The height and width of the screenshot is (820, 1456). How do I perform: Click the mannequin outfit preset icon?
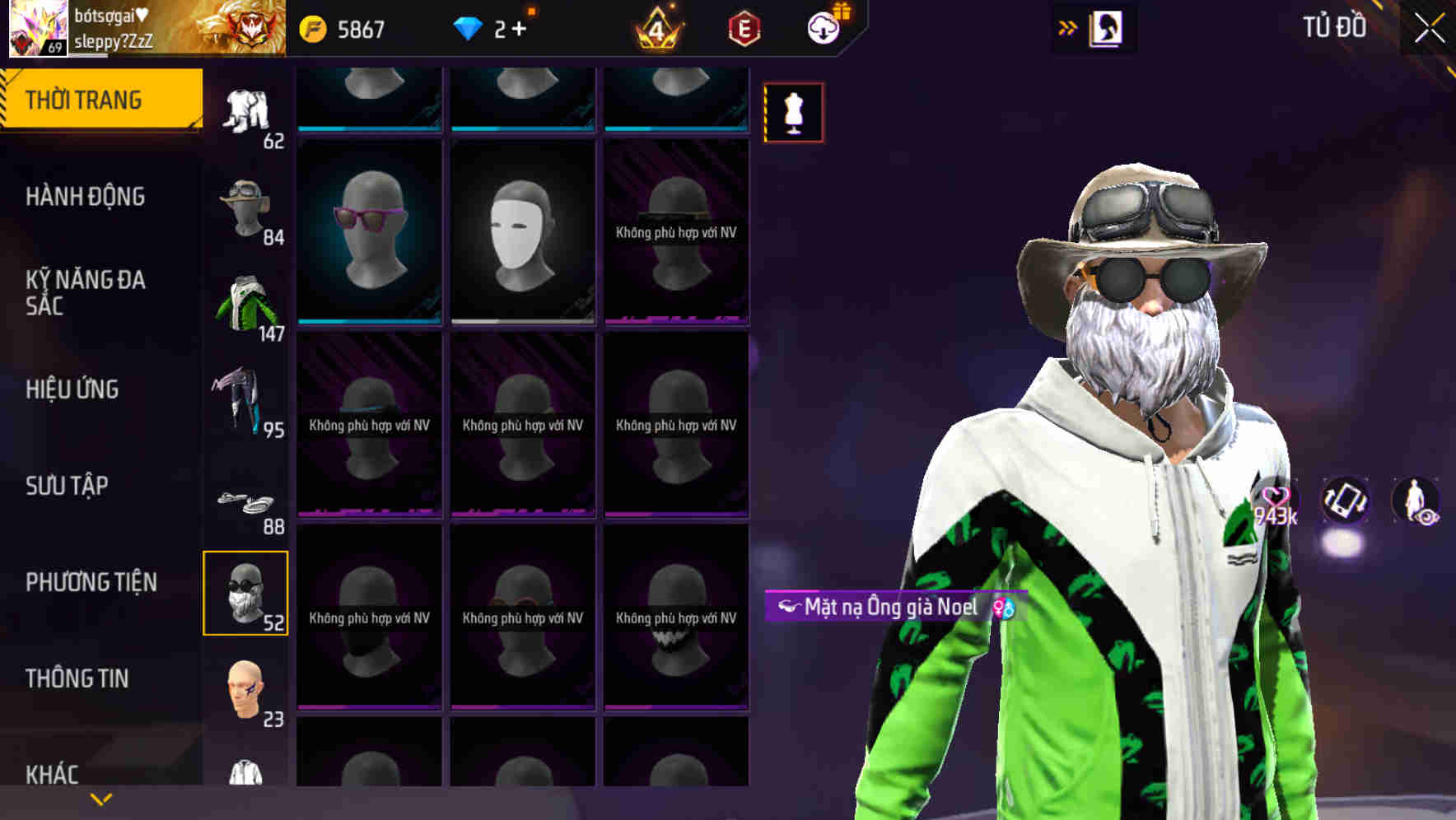[x=793, y=113]
